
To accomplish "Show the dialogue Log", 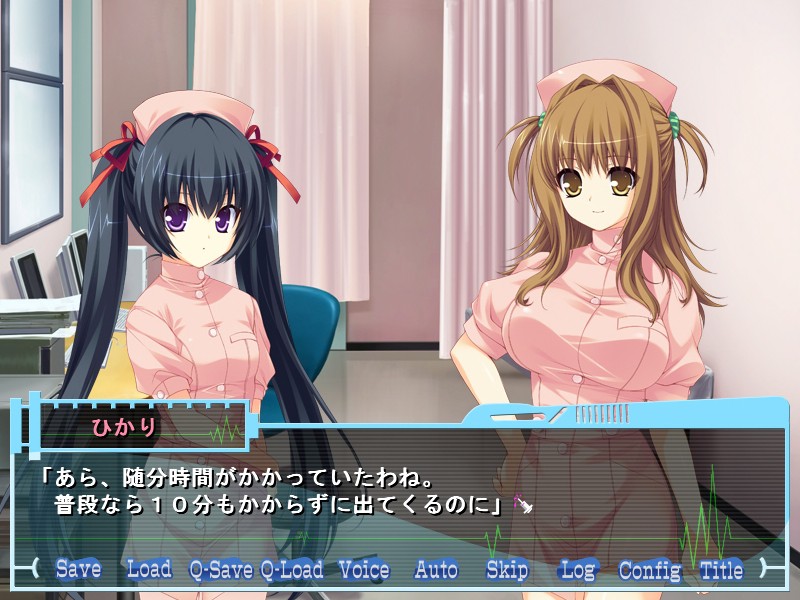I will 578,570.
